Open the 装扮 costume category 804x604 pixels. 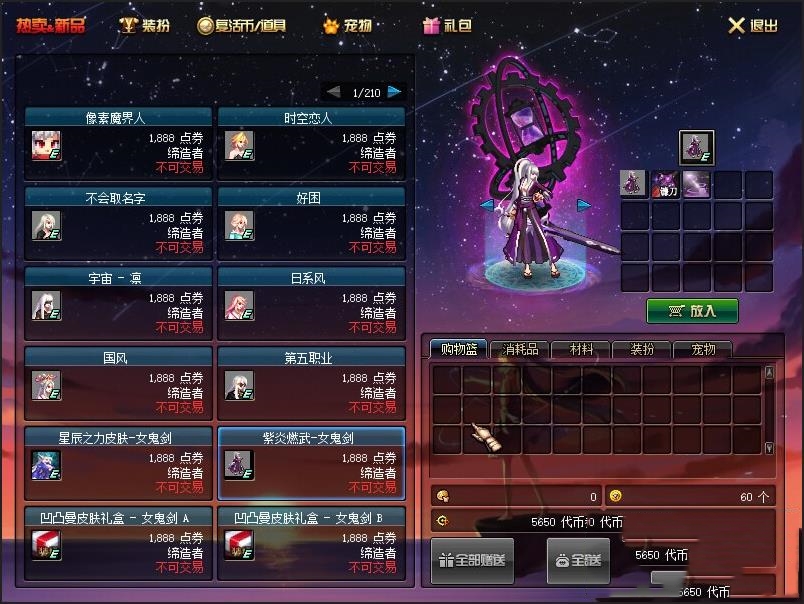pyautogui.click(x=145, y=26)
